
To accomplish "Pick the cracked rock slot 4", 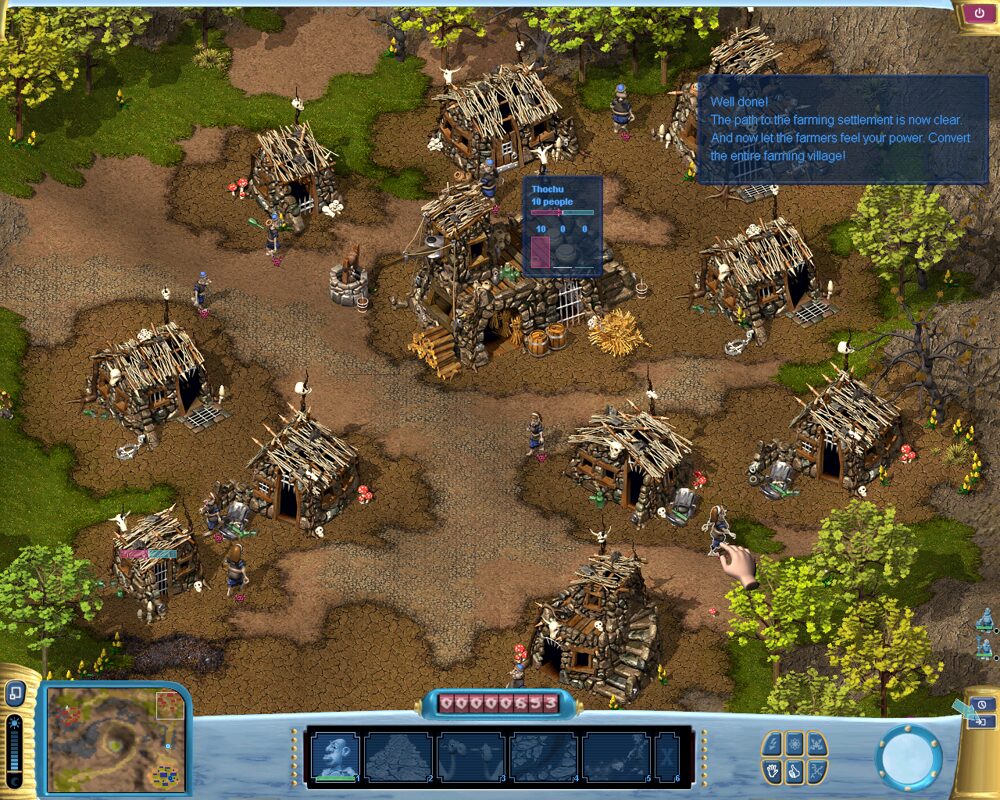I will coord(544,756).
